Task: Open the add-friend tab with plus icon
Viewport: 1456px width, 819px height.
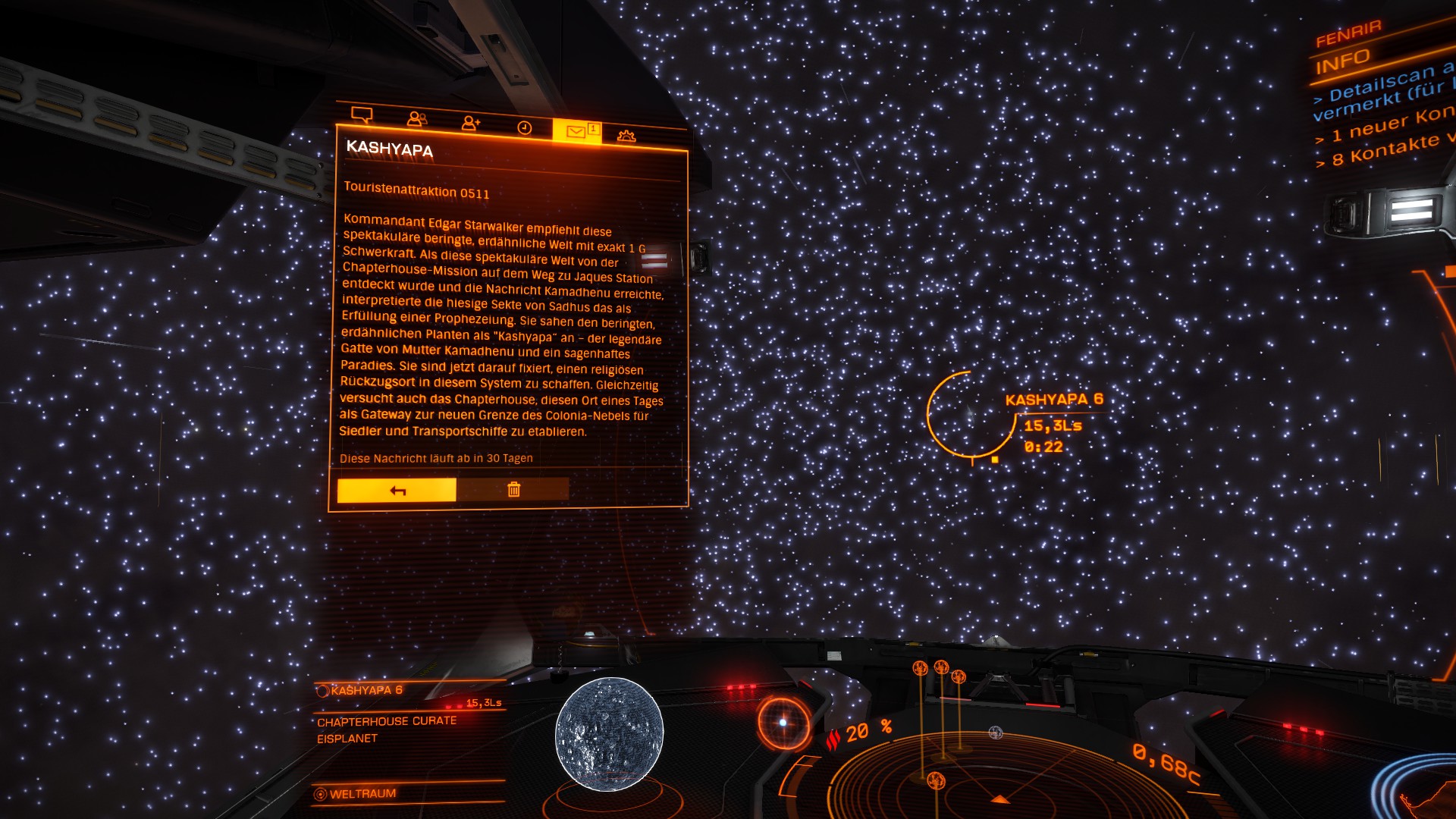Action: pyautogui.click(x=470, y=123)
